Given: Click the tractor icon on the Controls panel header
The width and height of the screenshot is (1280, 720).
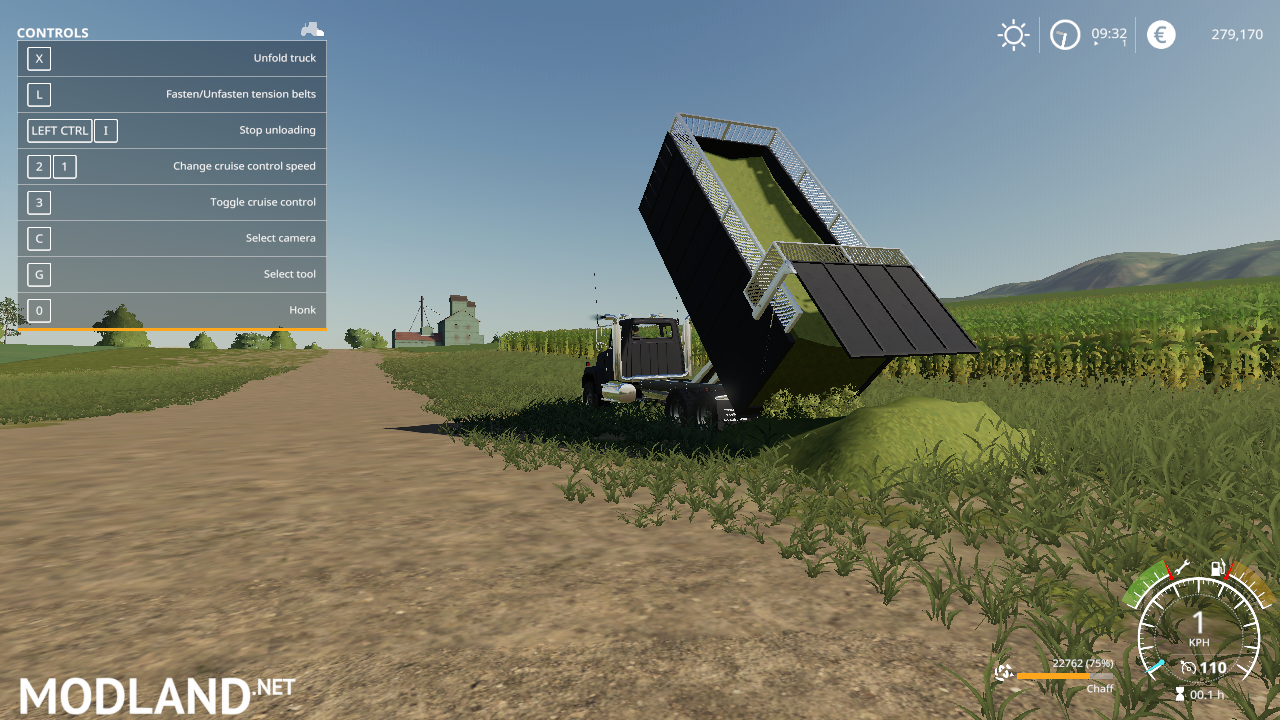Looking at the screenshot, I should (x=312, y=29).
